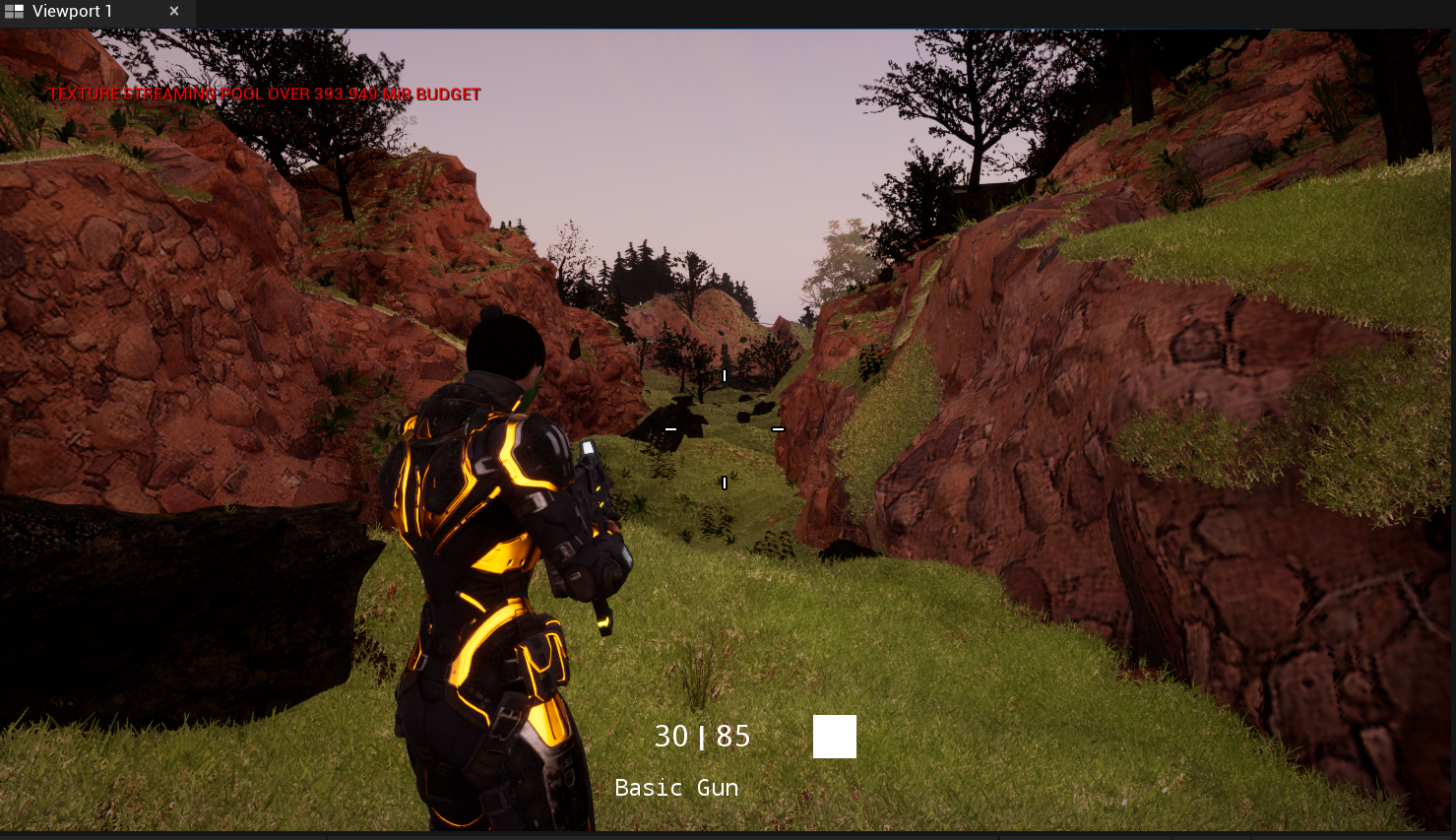Image resolution: width=1456 pixels, height=840 pixels.
Task: Click the texture streaming pool warning message
Action: pos(264,94)
